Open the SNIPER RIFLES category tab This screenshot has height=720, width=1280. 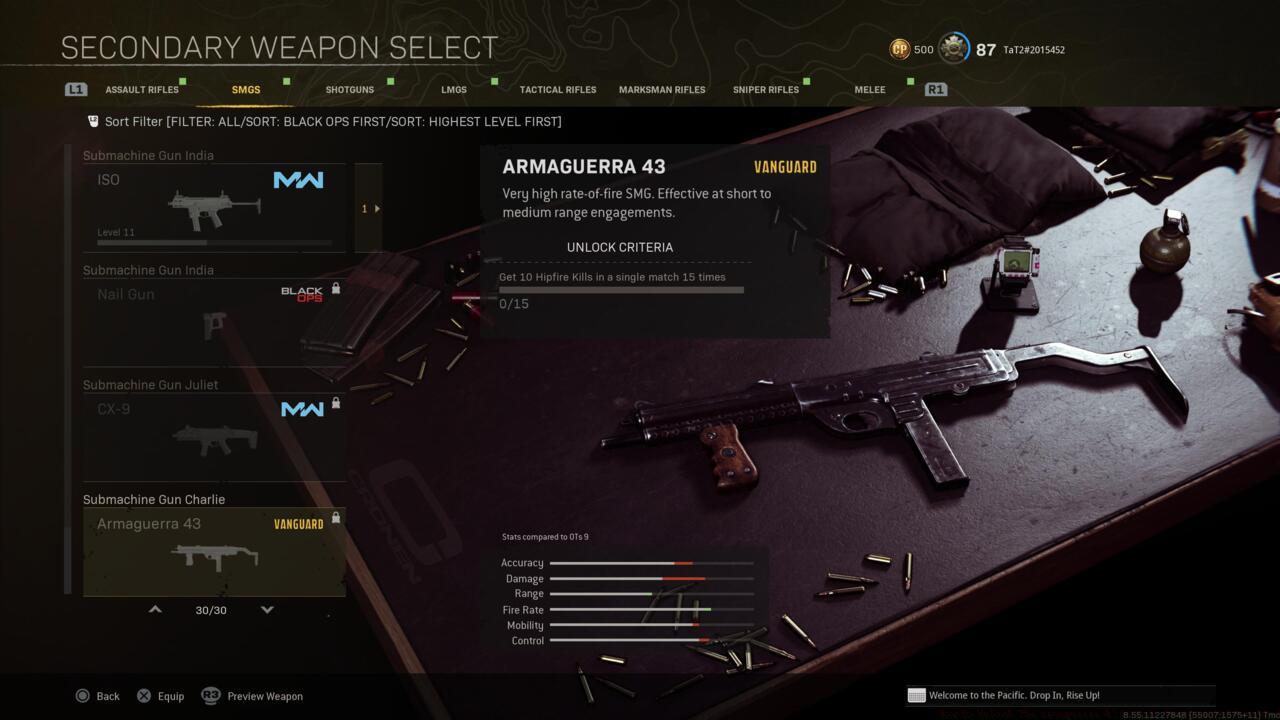pos(766,89)
